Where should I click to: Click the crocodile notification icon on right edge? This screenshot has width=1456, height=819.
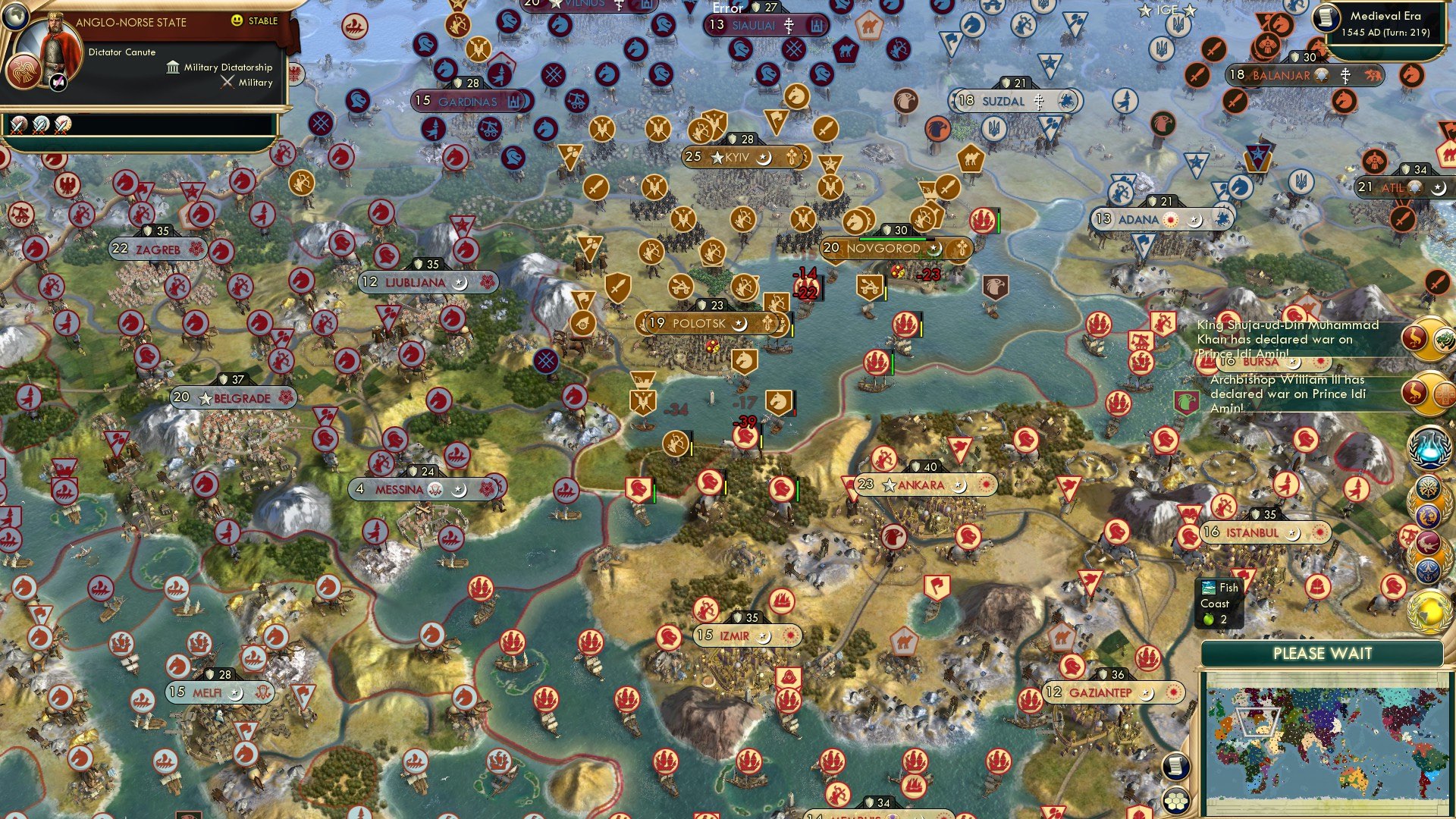(1427, 542)
